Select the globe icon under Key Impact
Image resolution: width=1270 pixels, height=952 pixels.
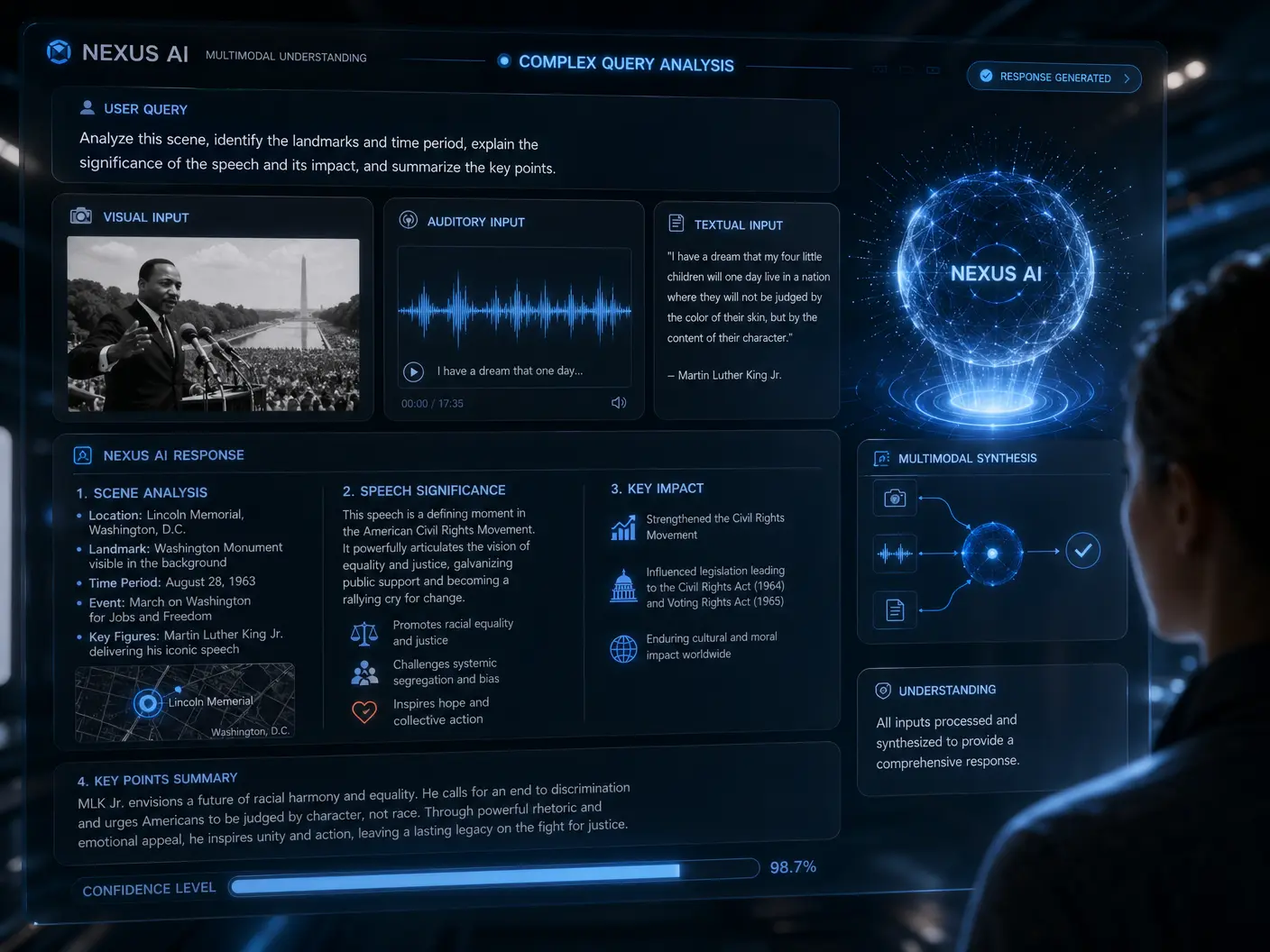coord(623,648)
